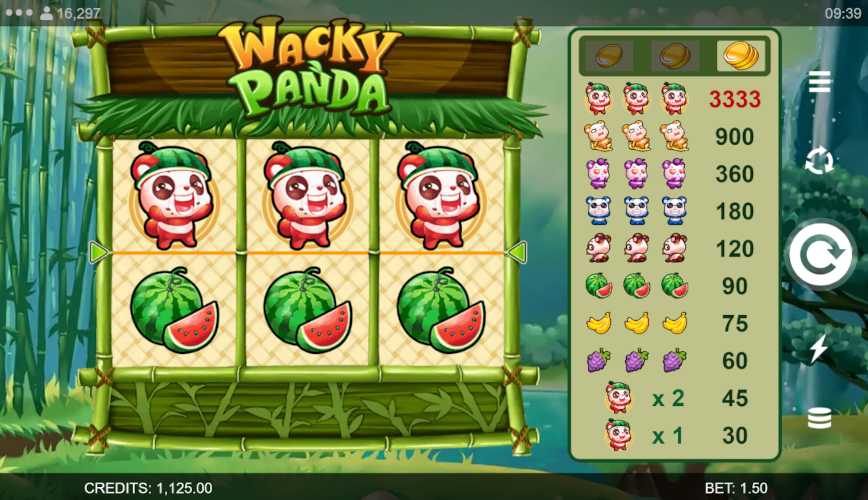Select the one-coin paytable tab
Screen dimensions: 868x500
point(607,54)
